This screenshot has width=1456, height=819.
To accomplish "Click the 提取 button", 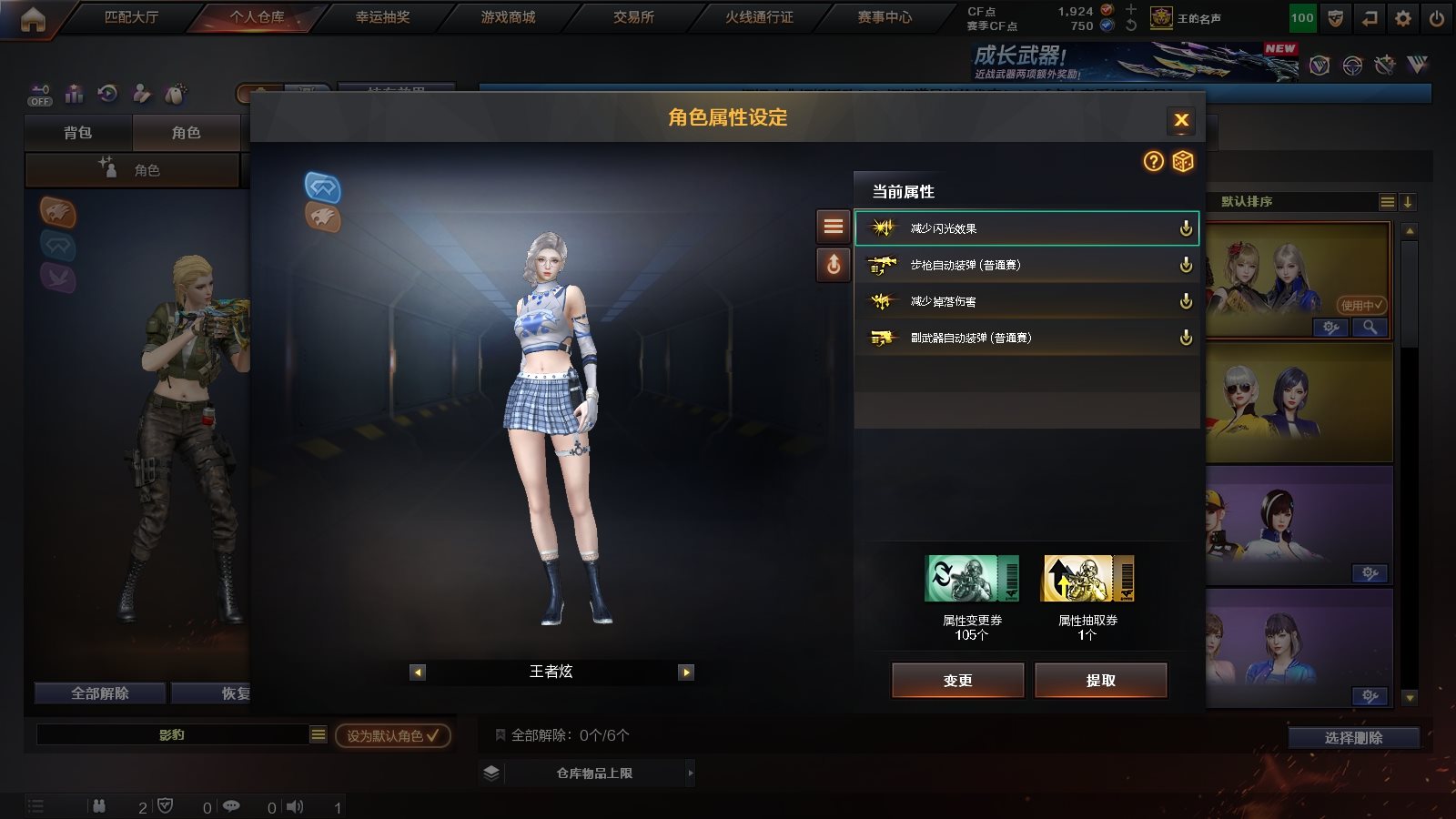I will tap(1100, 681).
